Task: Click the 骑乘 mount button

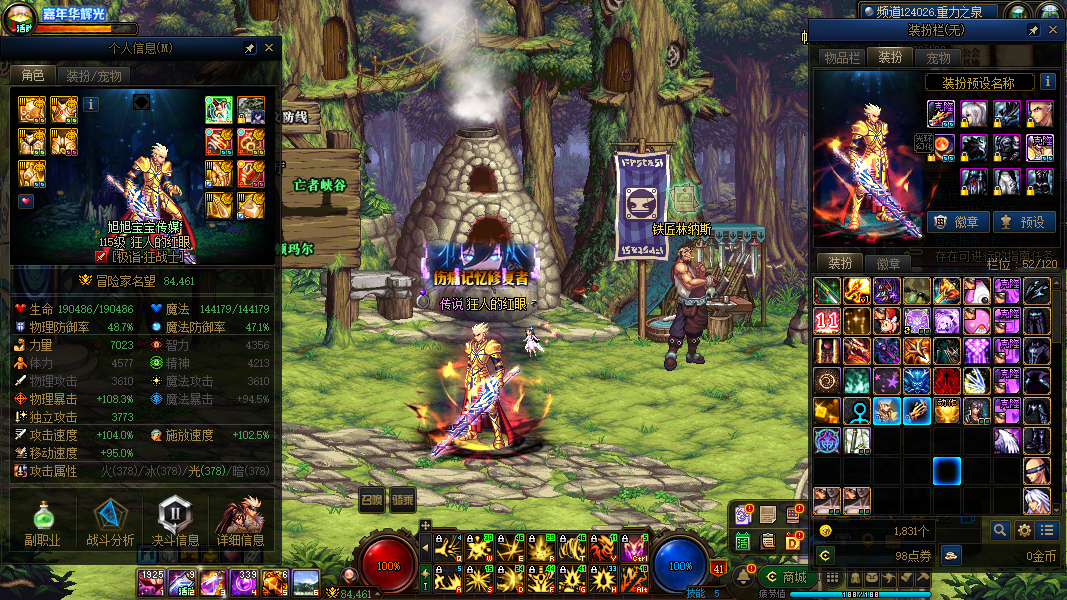Action: pyautogui.click(x=402, y=498)
